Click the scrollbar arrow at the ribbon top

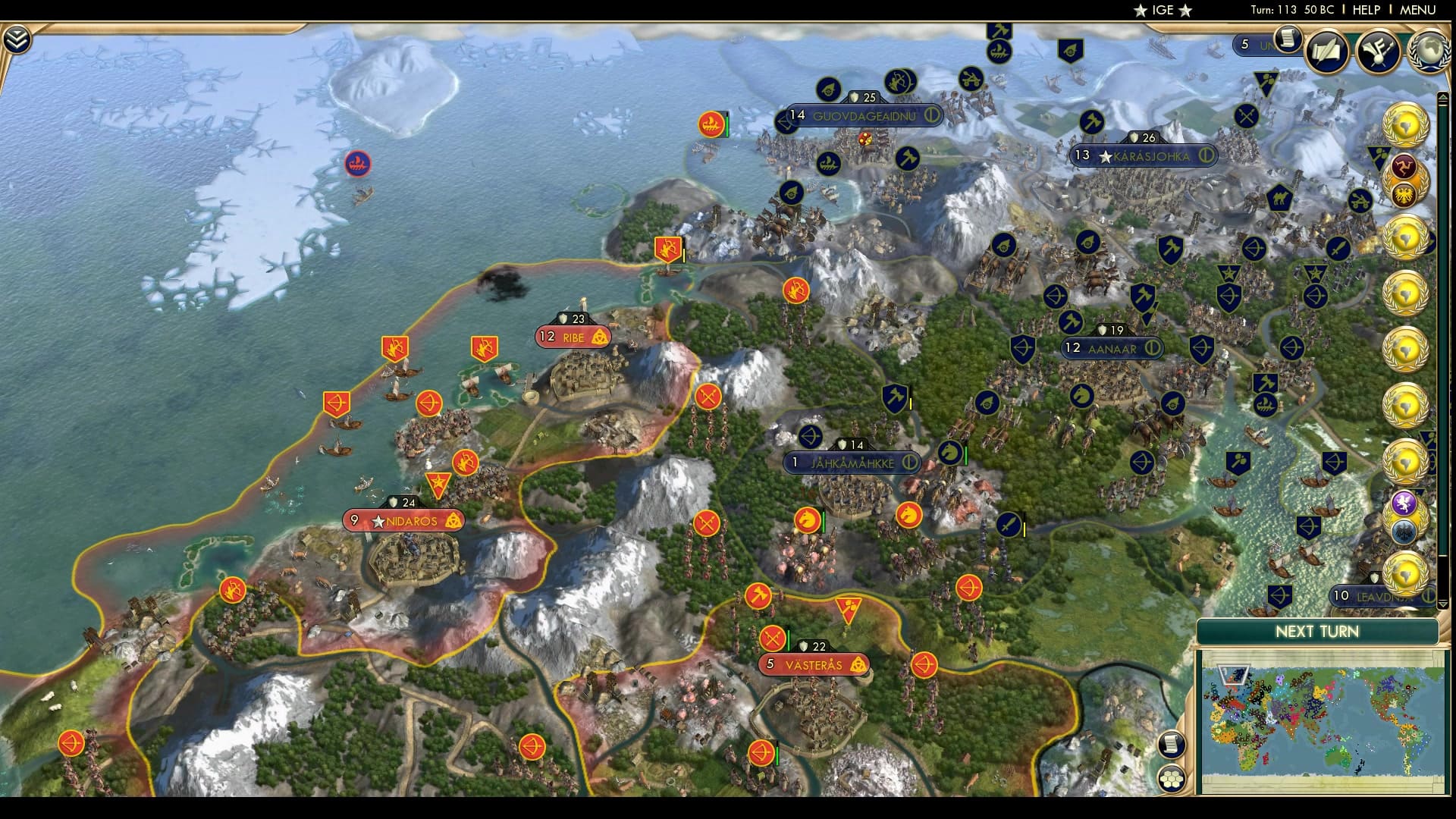(x=1442, y=95)
